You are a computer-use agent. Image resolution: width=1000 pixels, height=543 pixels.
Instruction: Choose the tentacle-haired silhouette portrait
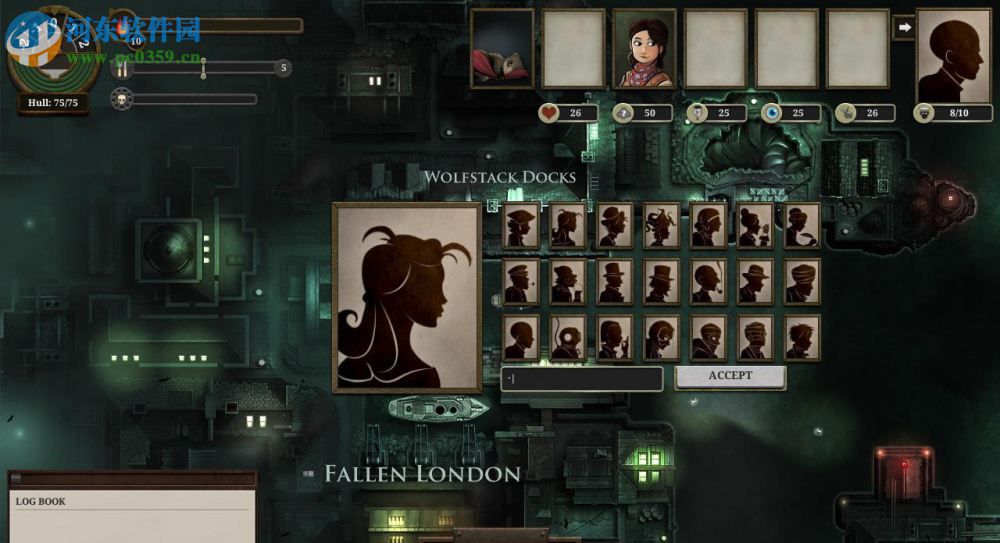(x=661, y=225)
